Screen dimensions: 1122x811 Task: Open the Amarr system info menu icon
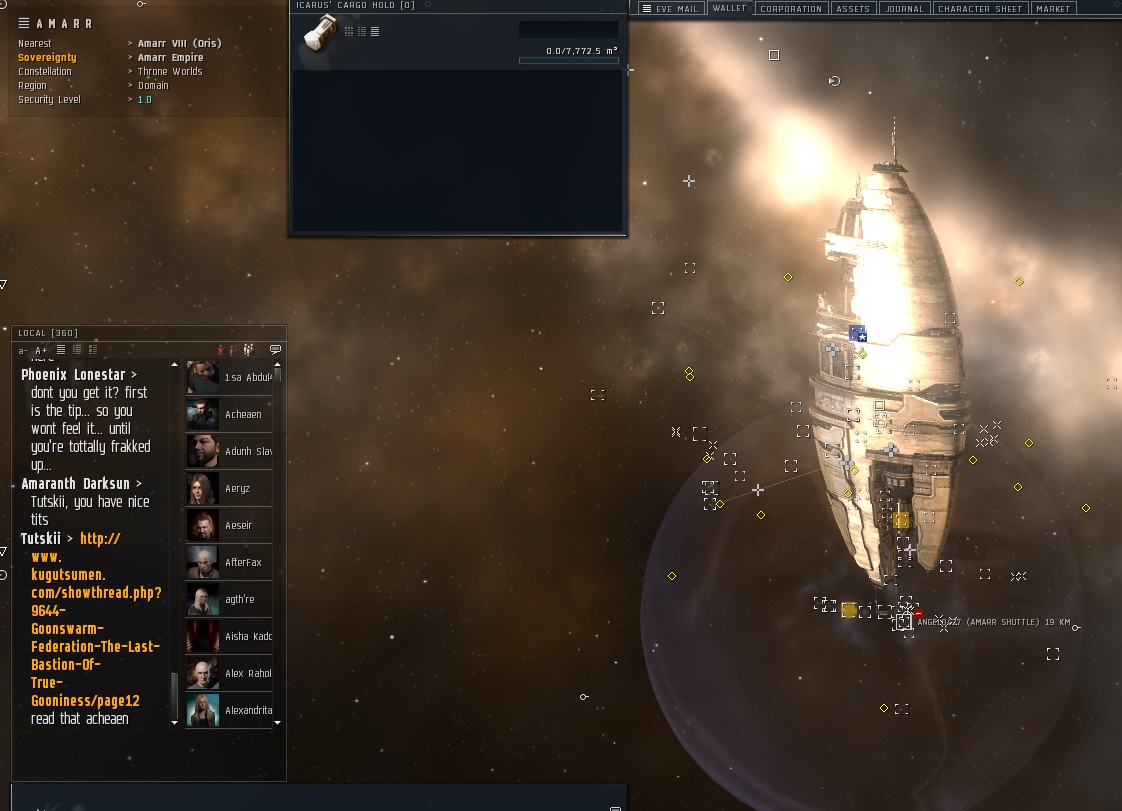(x=24, y=23)
